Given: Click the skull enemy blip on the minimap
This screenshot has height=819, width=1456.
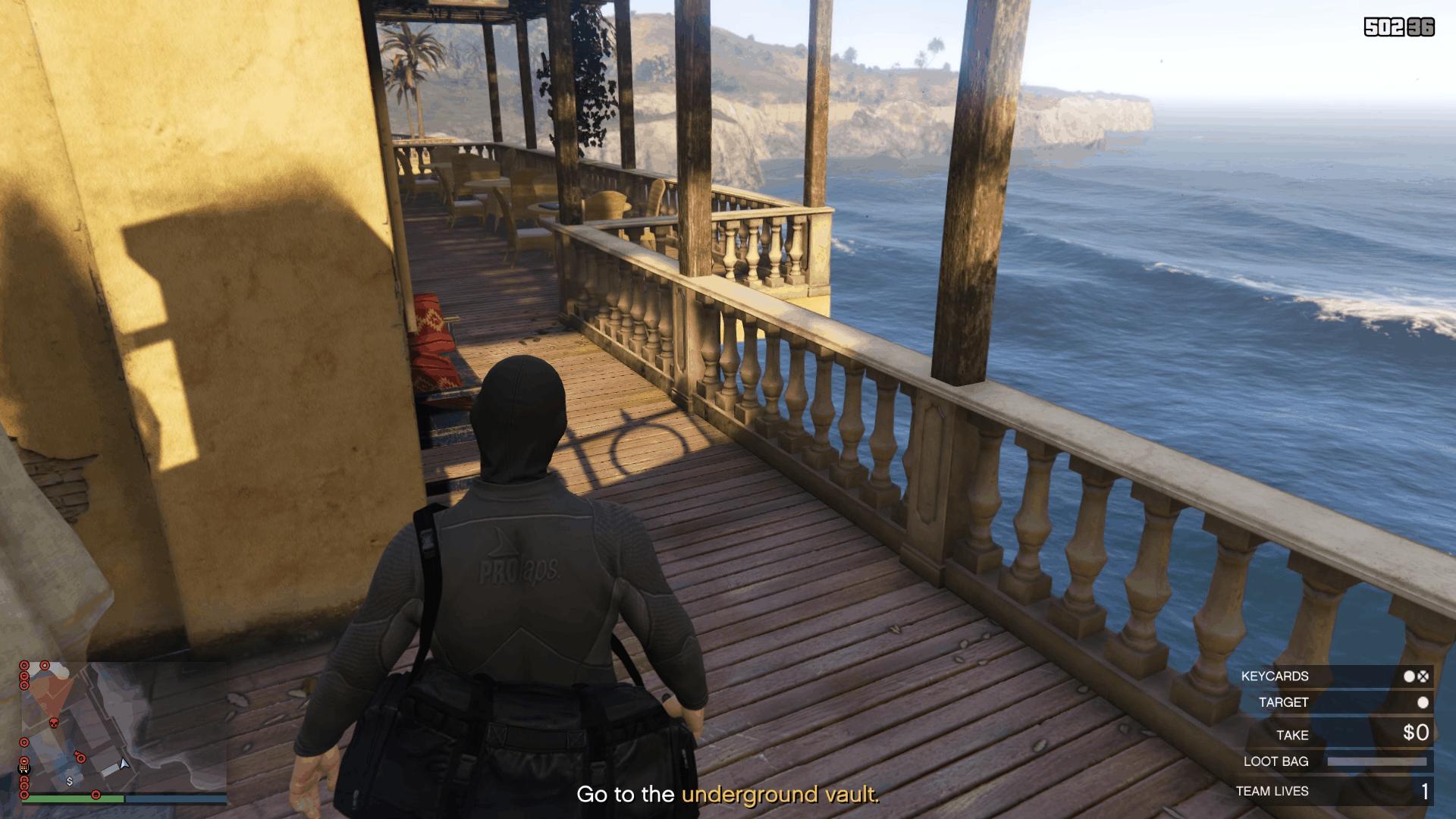Looking at the screenshot, I should tap(54, 723).
